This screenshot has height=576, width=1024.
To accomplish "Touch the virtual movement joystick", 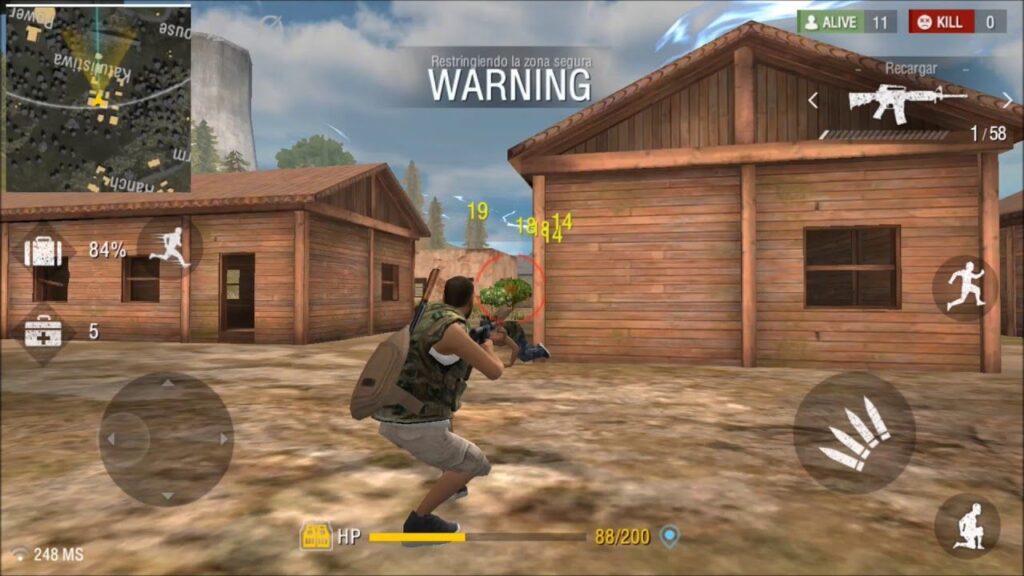I will click(166, 438).
